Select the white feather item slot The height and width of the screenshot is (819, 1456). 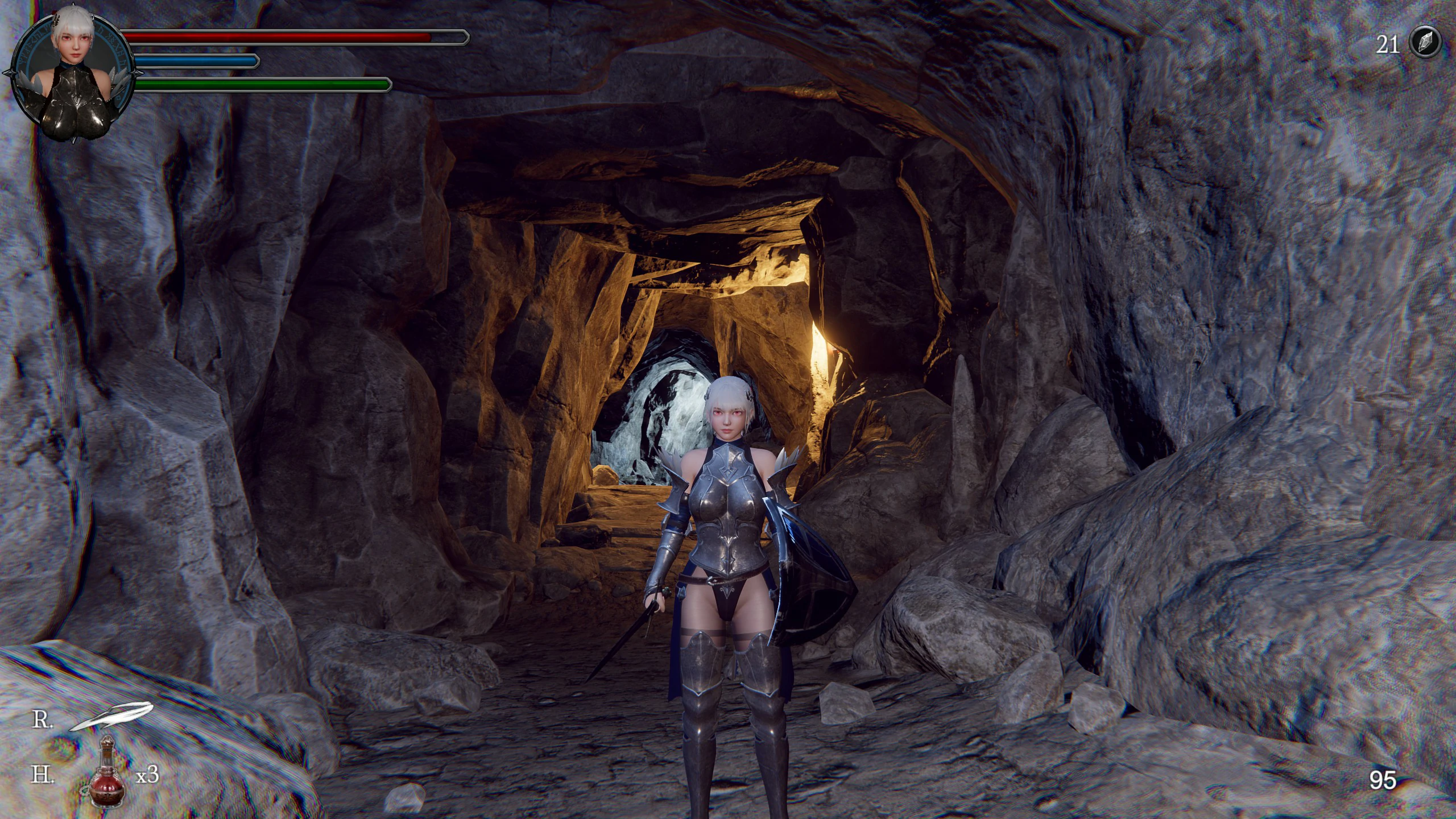[112, 717]
